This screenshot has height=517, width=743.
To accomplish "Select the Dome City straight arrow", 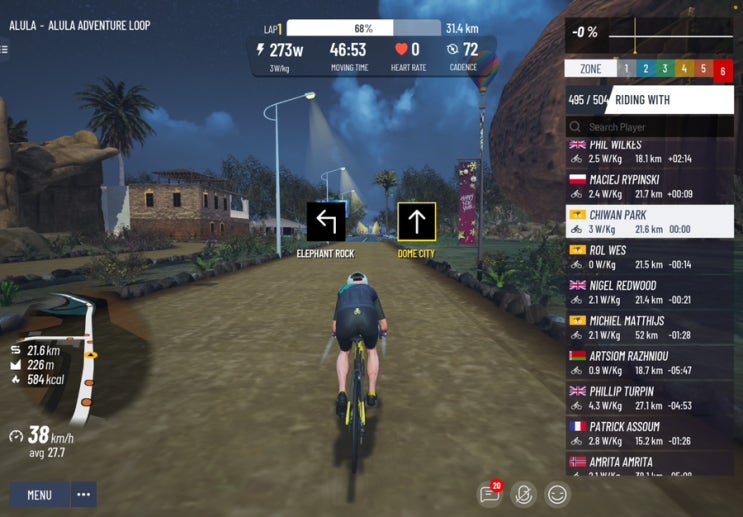I will (417, 222).
